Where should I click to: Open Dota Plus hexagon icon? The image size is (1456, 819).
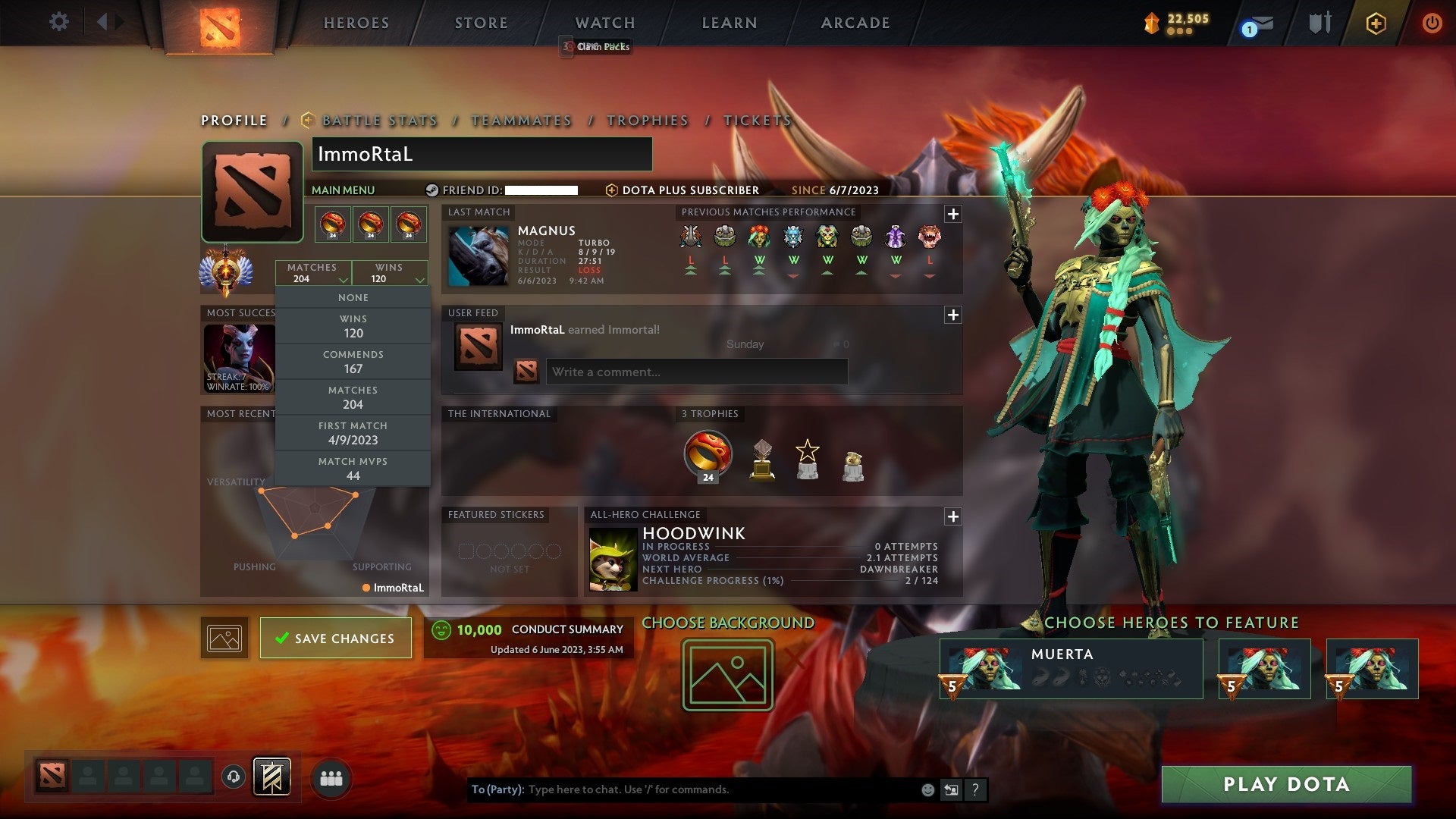[1375, 23]
